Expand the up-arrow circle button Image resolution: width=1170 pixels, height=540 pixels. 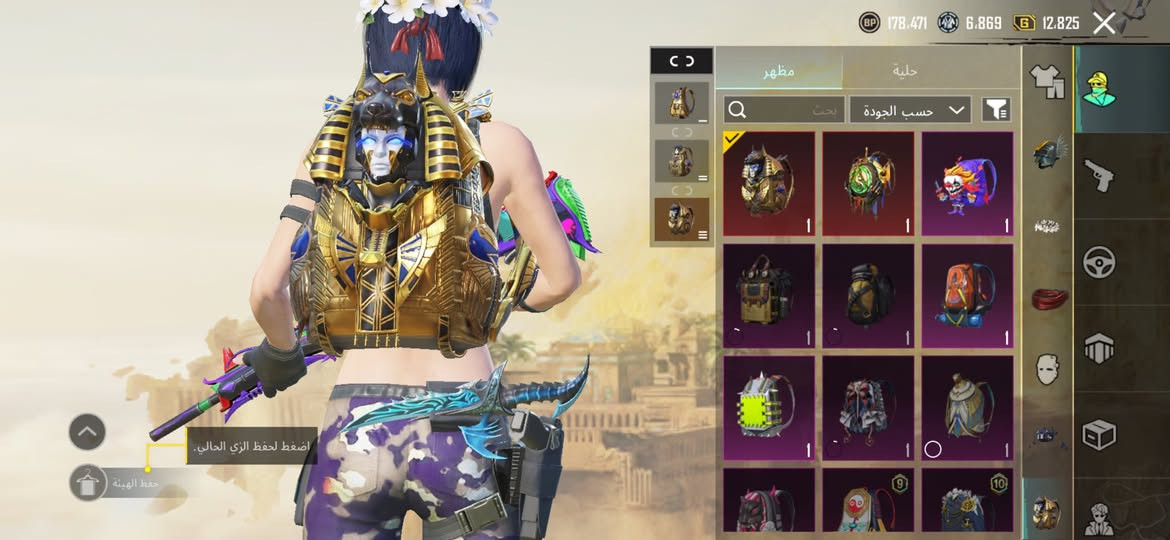pos(87,432)
